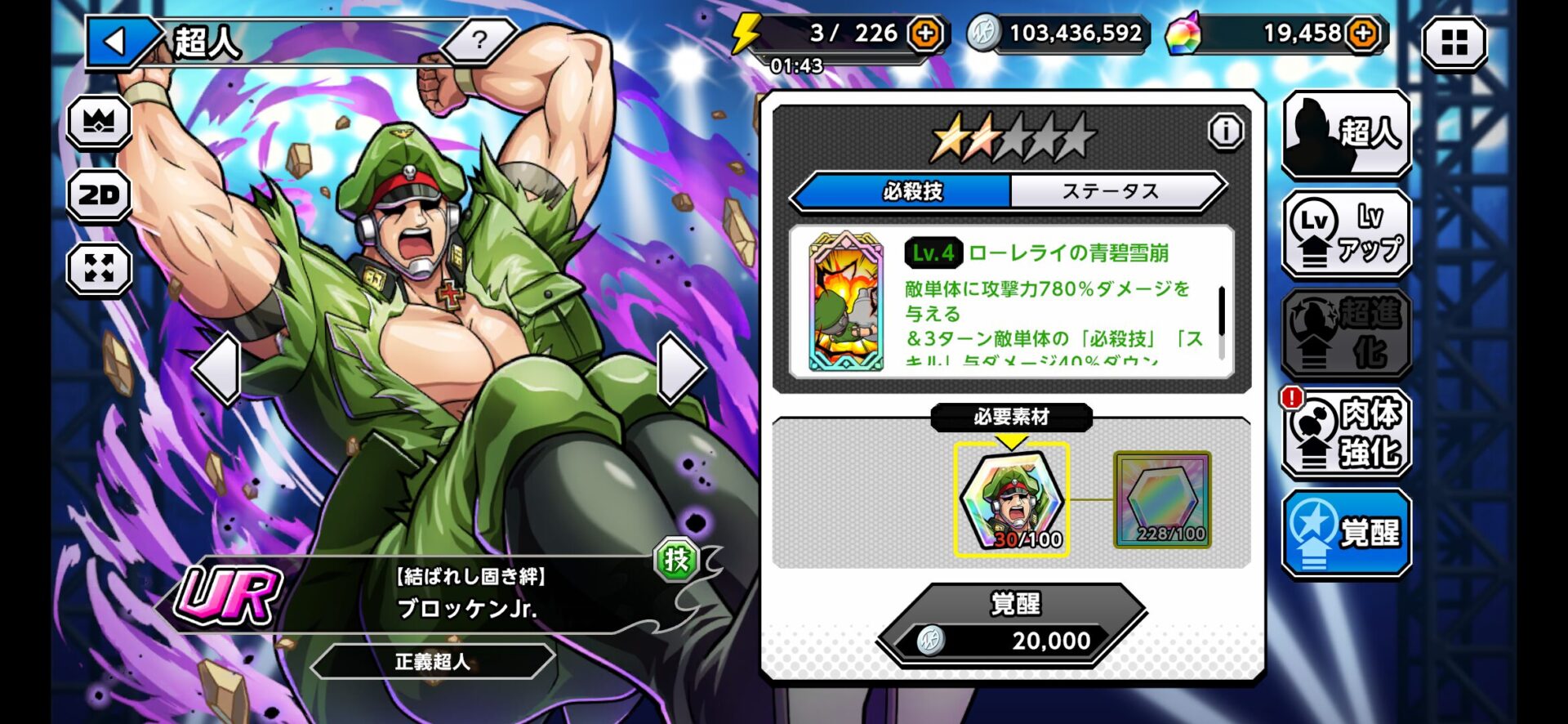Tap the 覚醒 20,000 coin button
The width and height of the screenshot is (1568, 724).
[1013, 626]
